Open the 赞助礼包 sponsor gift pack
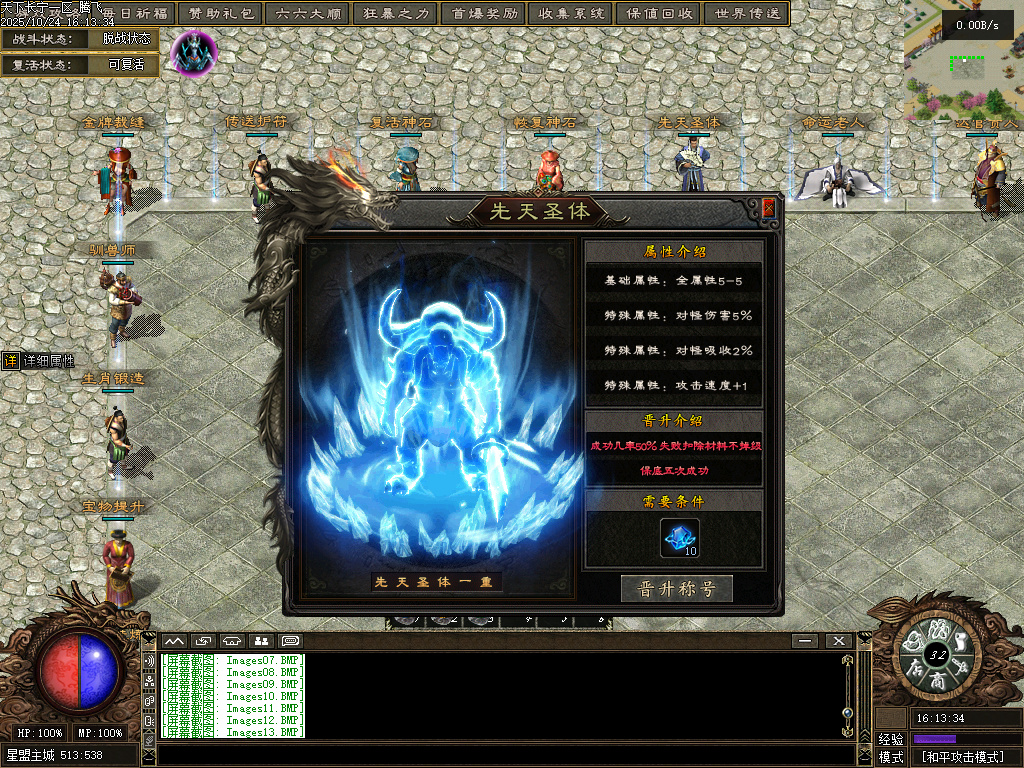 click(x=221, y=14)
